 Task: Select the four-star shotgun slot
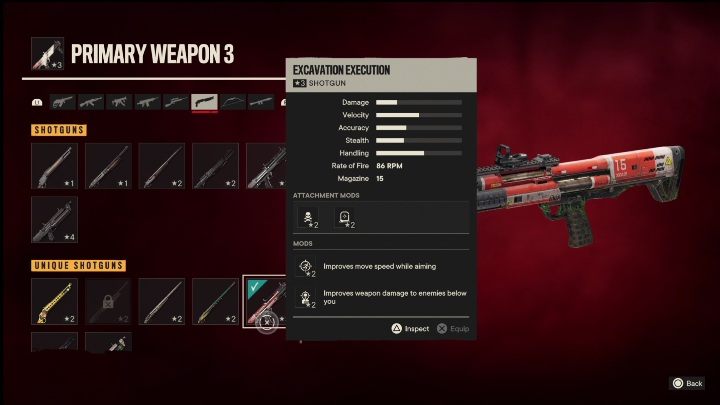(x=54, y=219)
